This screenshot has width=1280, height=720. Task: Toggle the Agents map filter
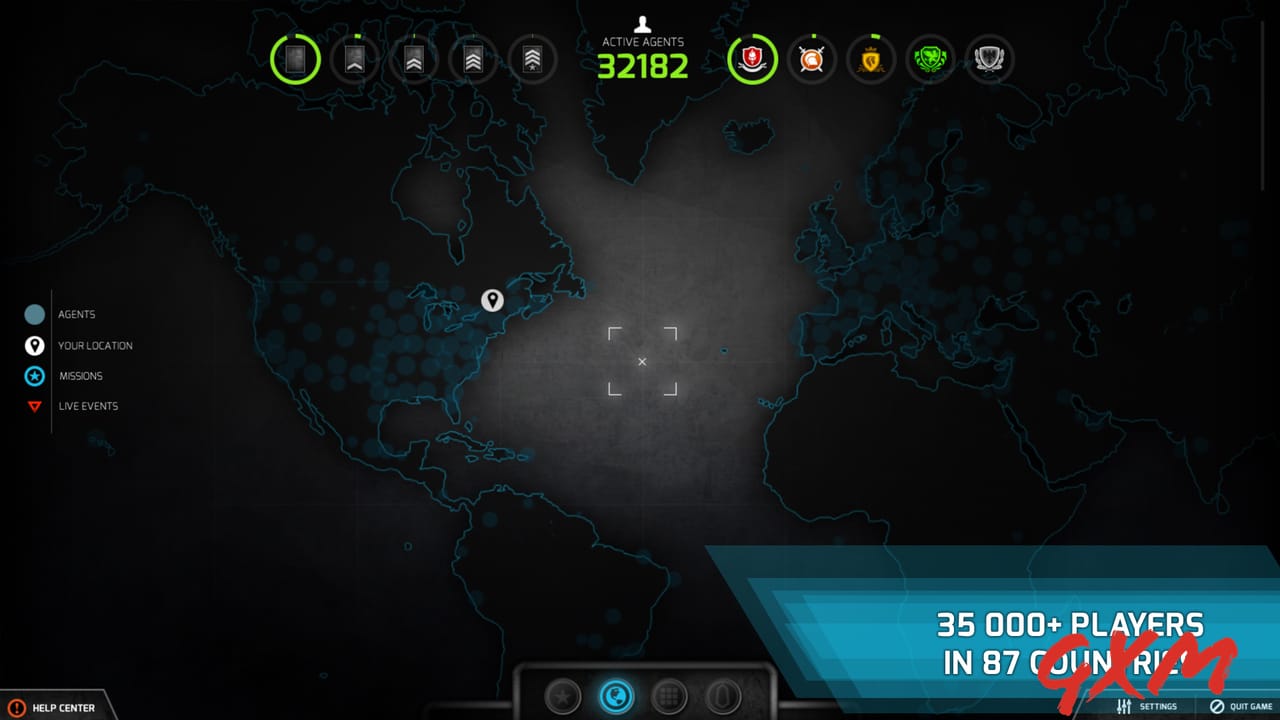pos(33,314)
